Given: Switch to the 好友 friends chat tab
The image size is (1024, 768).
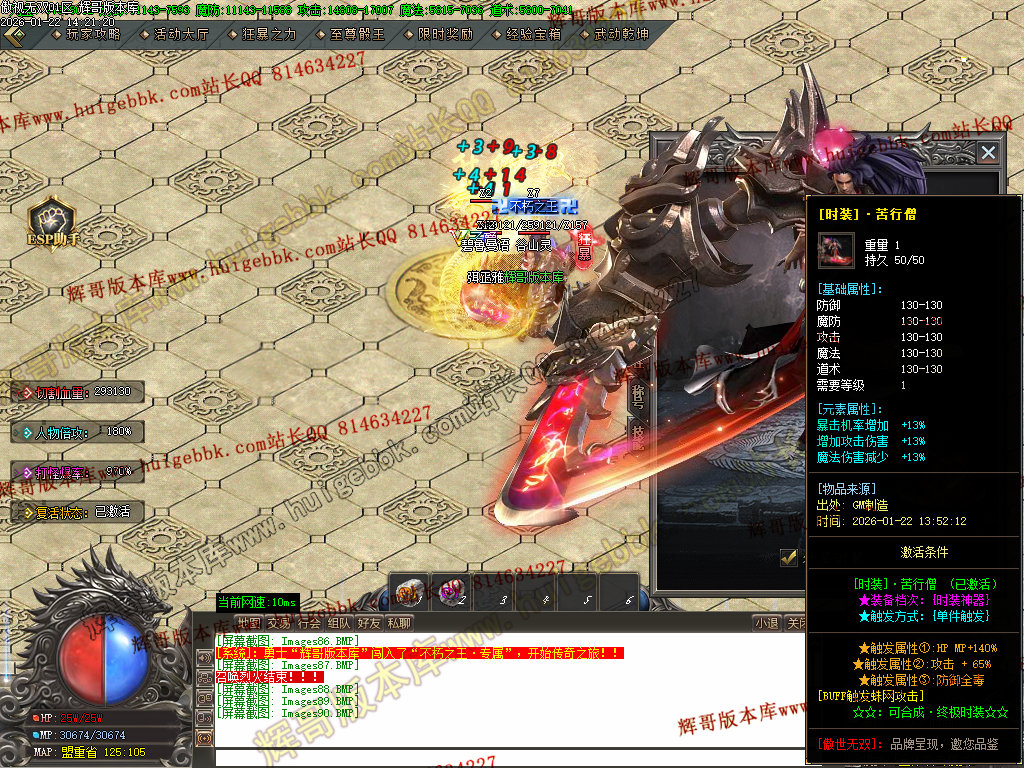Looking at the screenshot, I should click(369, 623).
